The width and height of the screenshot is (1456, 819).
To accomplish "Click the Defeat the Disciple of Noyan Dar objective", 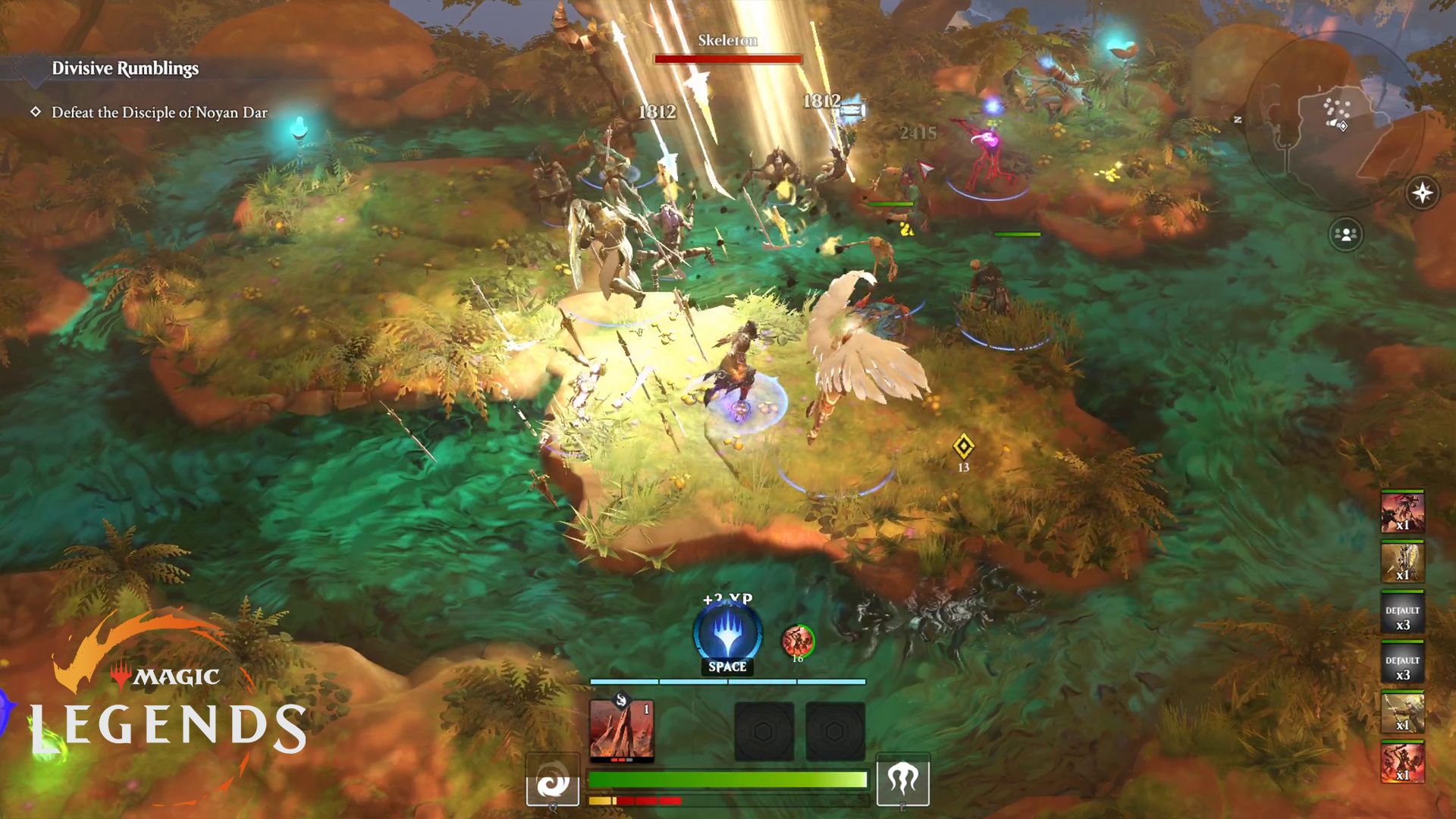I will click(159, 111).
